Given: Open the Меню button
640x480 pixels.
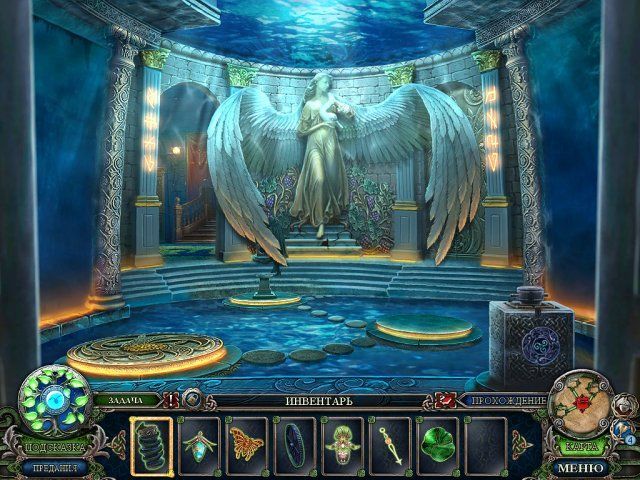Looking at the screenshot, I should point(581,467).
